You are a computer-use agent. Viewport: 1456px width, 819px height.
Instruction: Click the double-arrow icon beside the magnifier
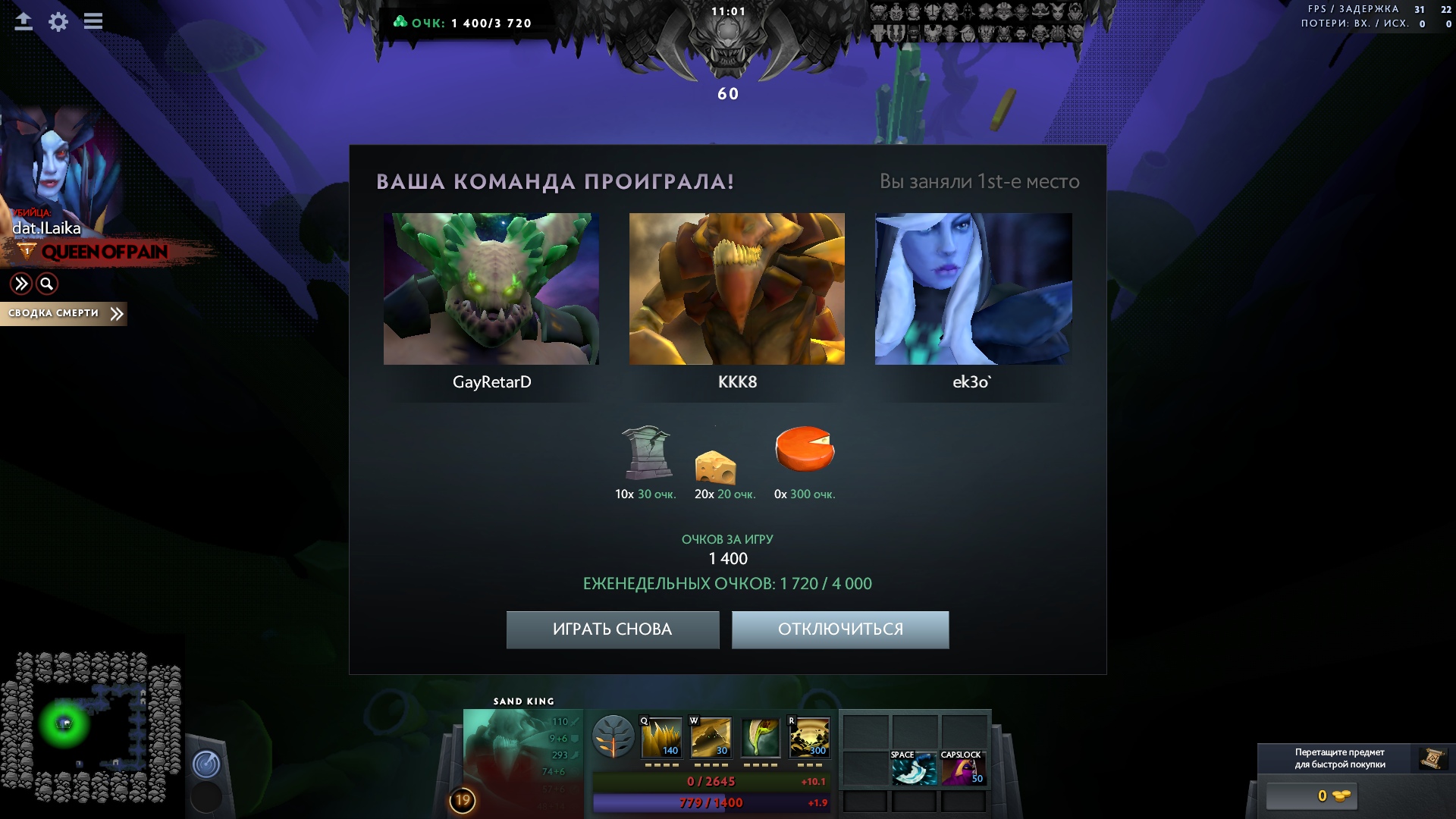pyautogui.click(x=21, y=284)
